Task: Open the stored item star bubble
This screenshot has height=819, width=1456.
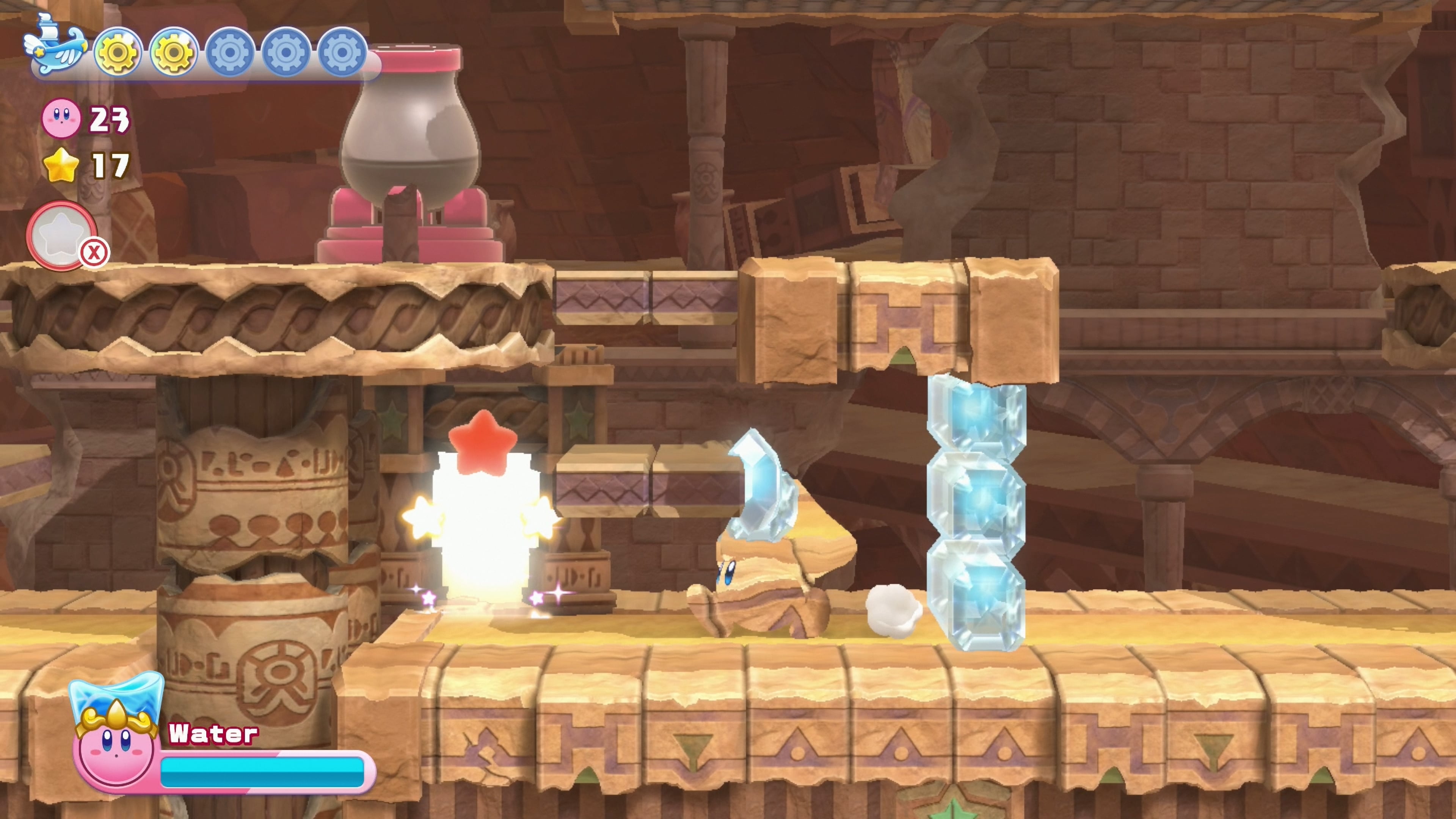Action: pos(61,235)
